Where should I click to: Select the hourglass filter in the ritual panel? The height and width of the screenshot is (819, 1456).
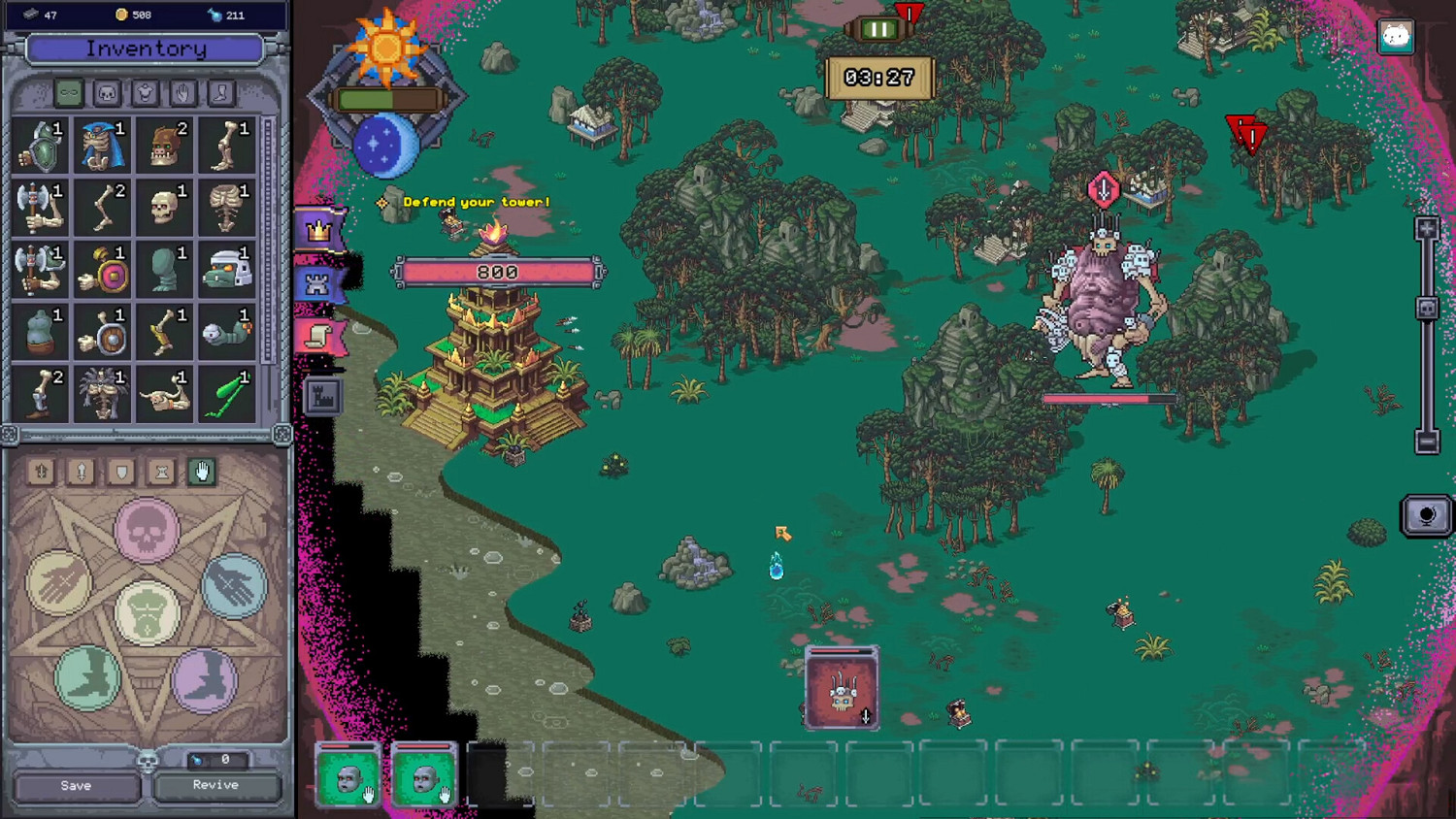(x=160, y=473)
